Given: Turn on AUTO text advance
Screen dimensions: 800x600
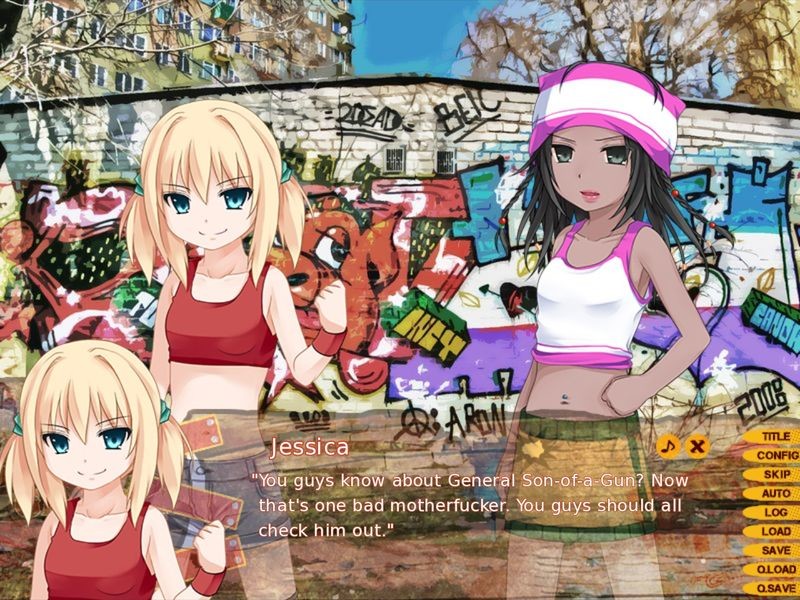Looking at the screenshot, I should 773,494.
